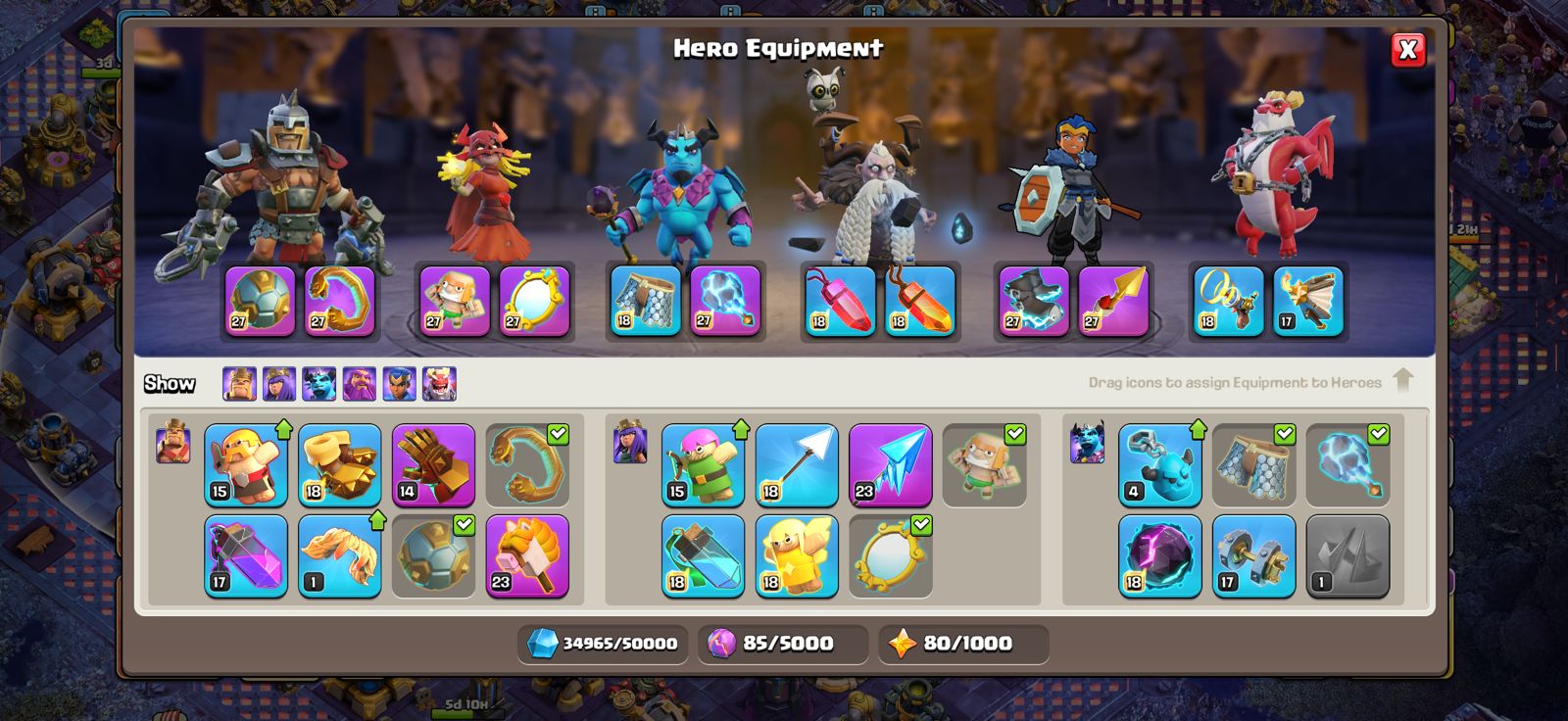
Task: Tap the level 1 Vampstache equipment
Action: (339, 554)
